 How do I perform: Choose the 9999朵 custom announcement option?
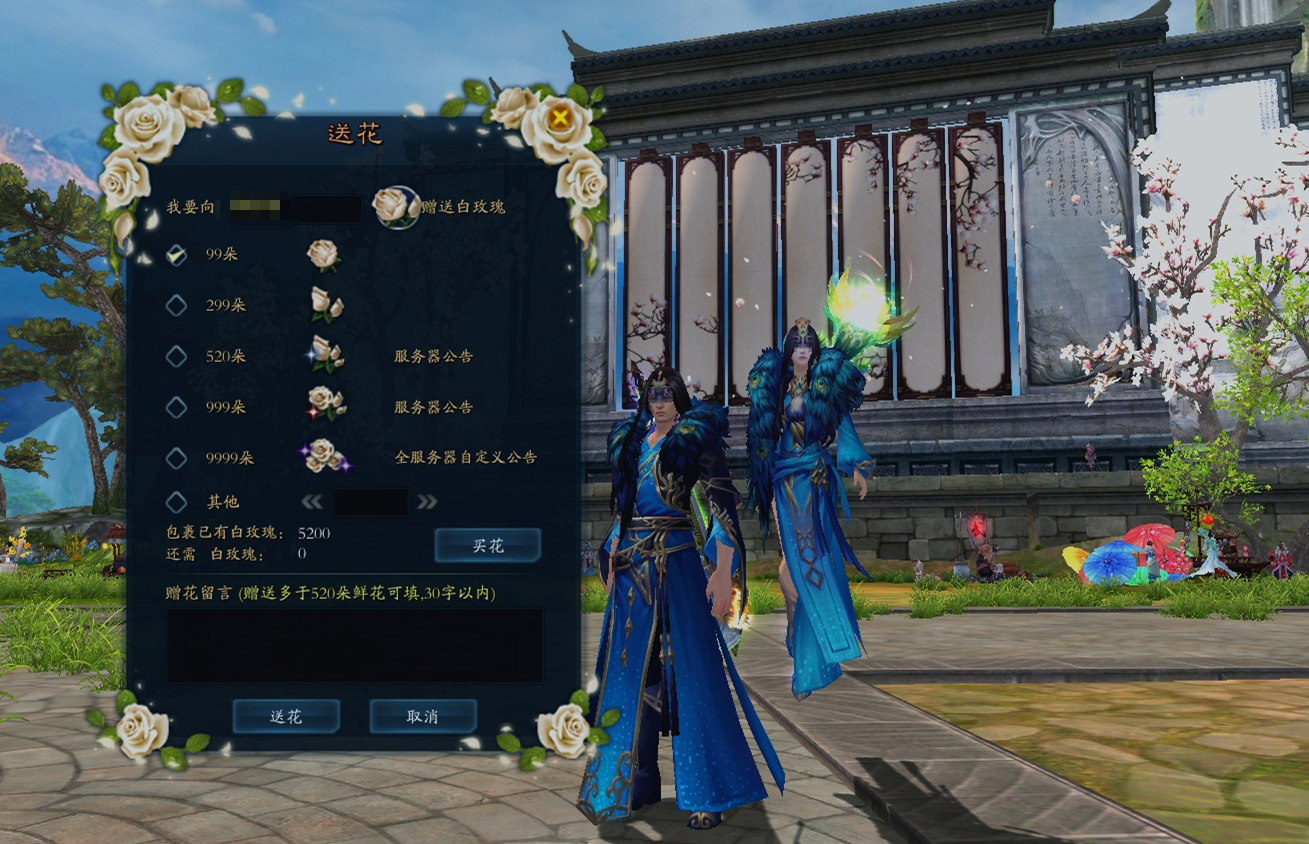[176, 458]
